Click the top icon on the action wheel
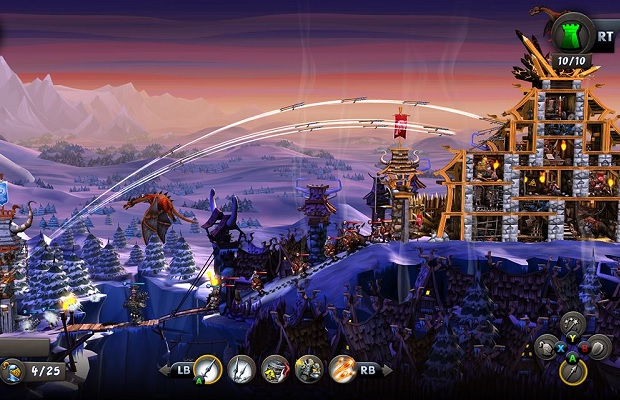620x400 pixels. pos(572,323)
